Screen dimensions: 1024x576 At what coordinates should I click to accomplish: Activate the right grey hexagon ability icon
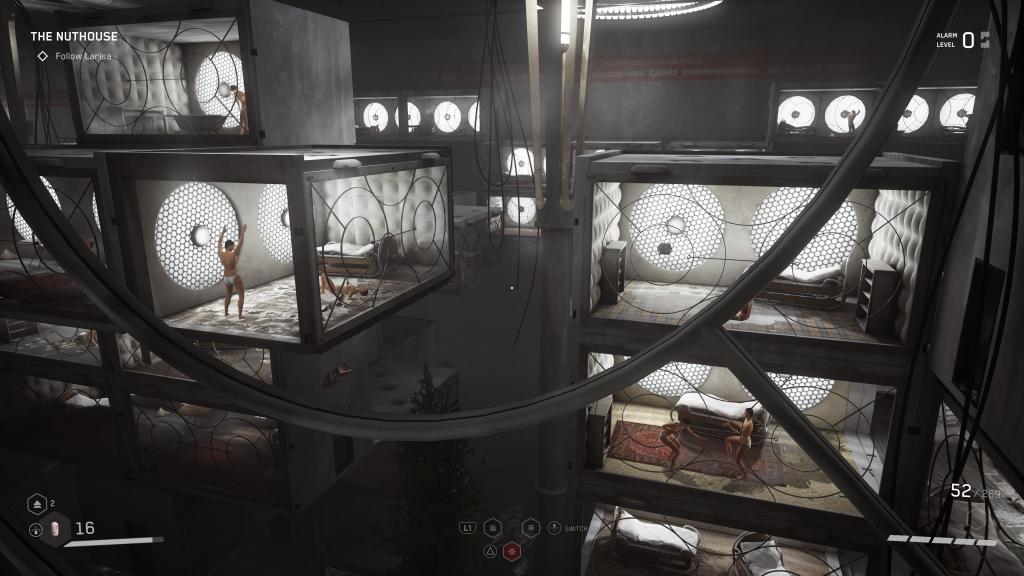point(531,527)
